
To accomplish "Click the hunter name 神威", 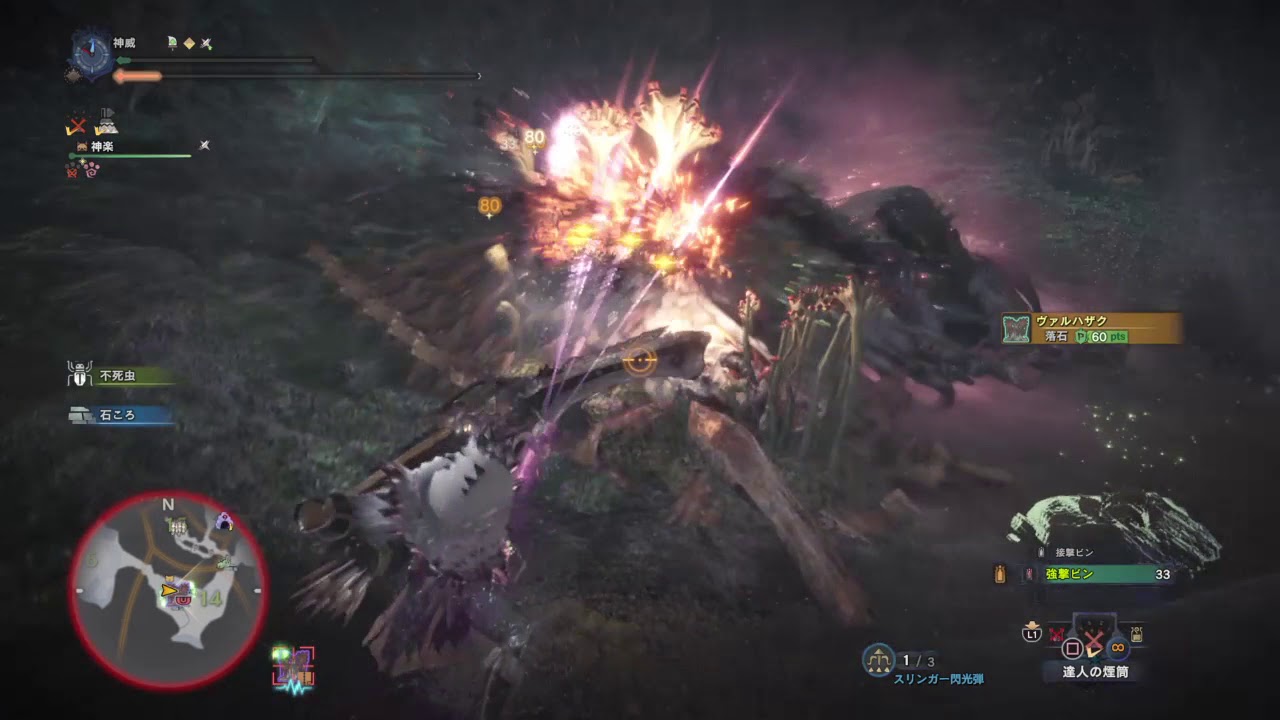I will (124, 44).
